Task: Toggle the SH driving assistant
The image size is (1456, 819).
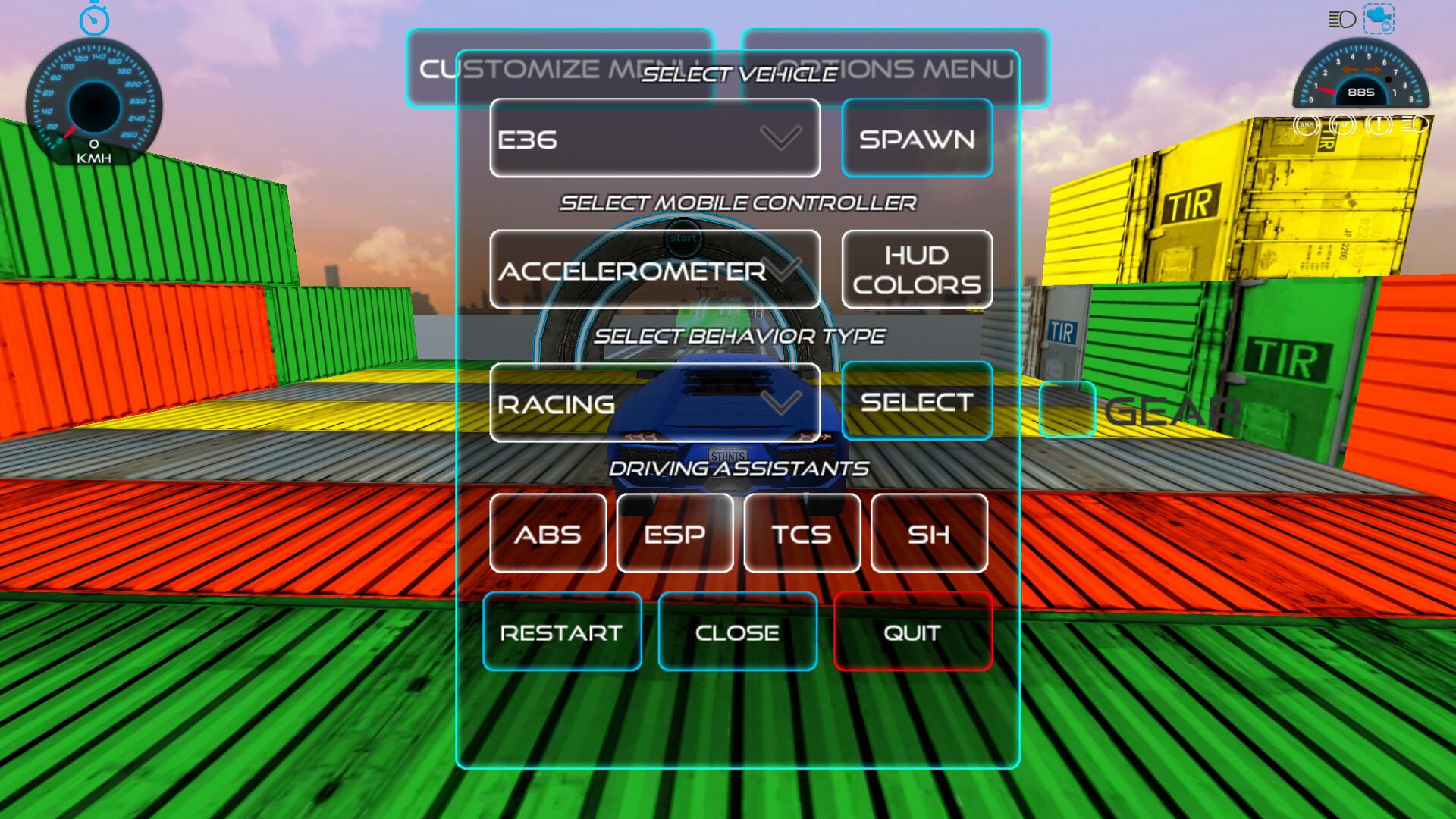Action: (929, 534)
